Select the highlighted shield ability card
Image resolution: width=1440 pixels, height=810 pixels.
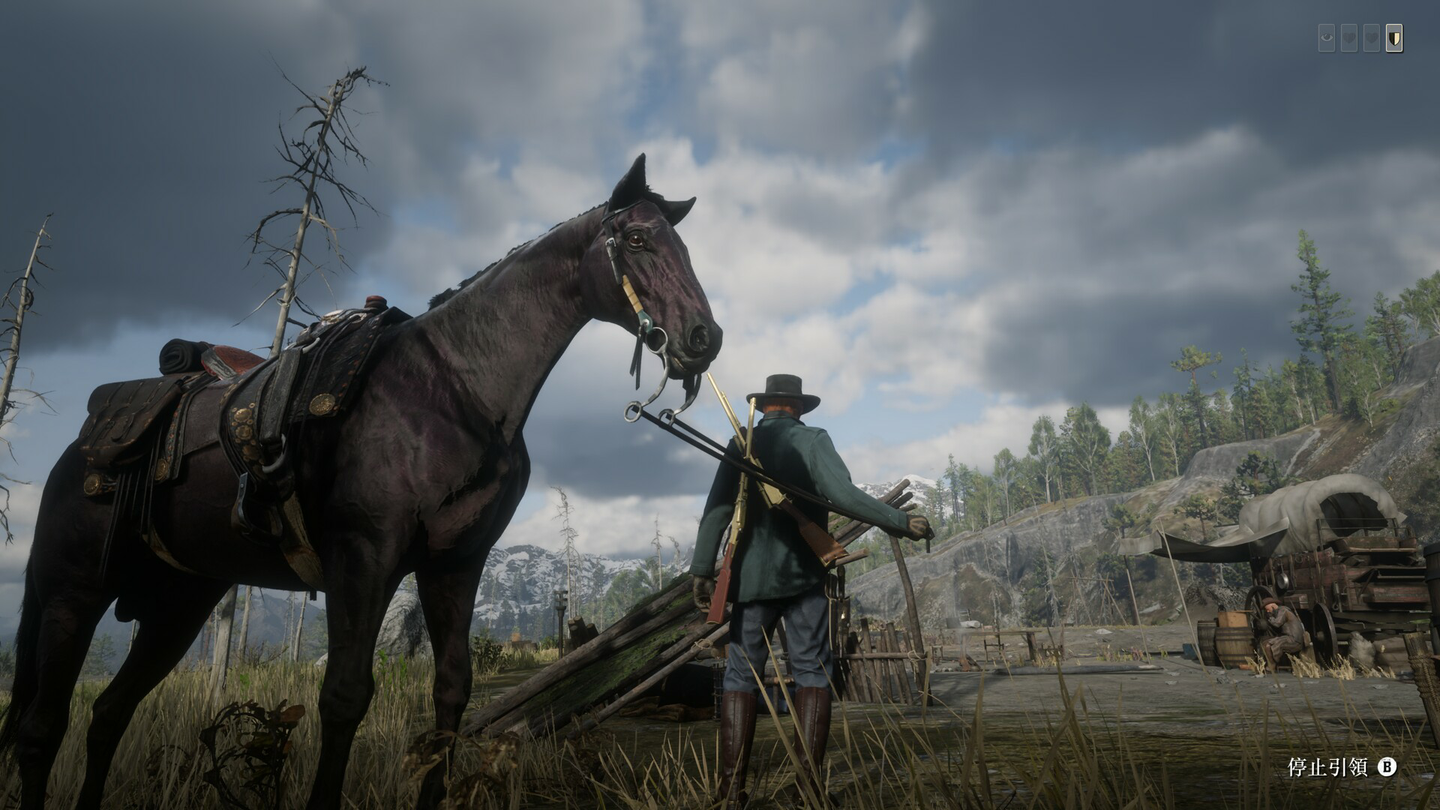tap(1394, 38)
